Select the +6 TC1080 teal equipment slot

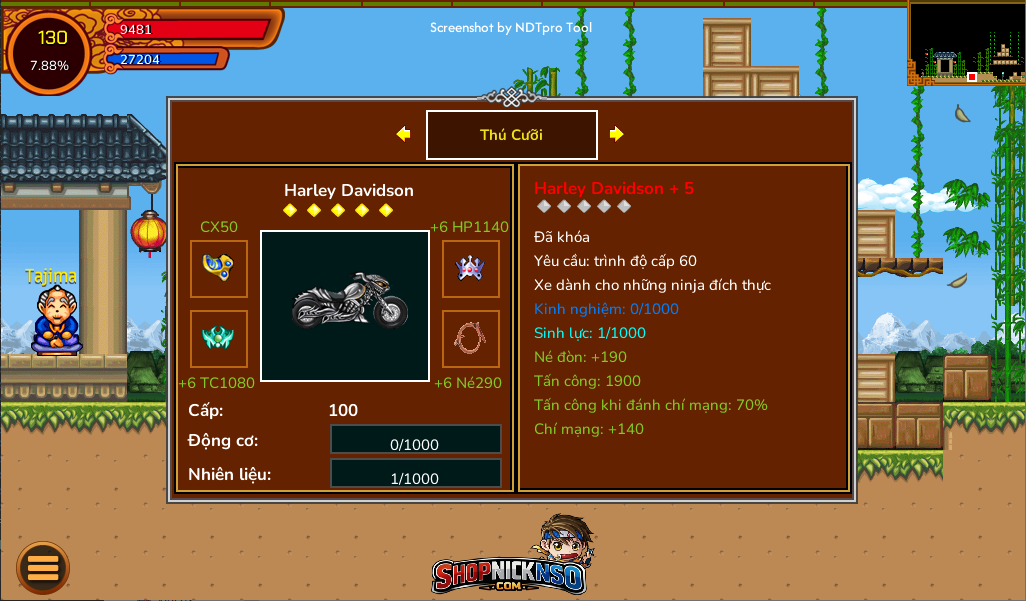click(219, 339)
